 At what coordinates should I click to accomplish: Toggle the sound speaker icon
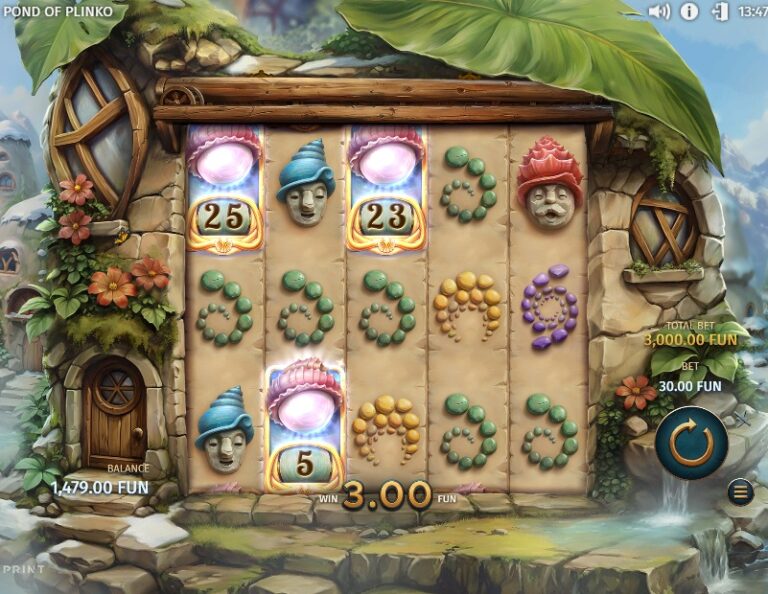(658, 12)
